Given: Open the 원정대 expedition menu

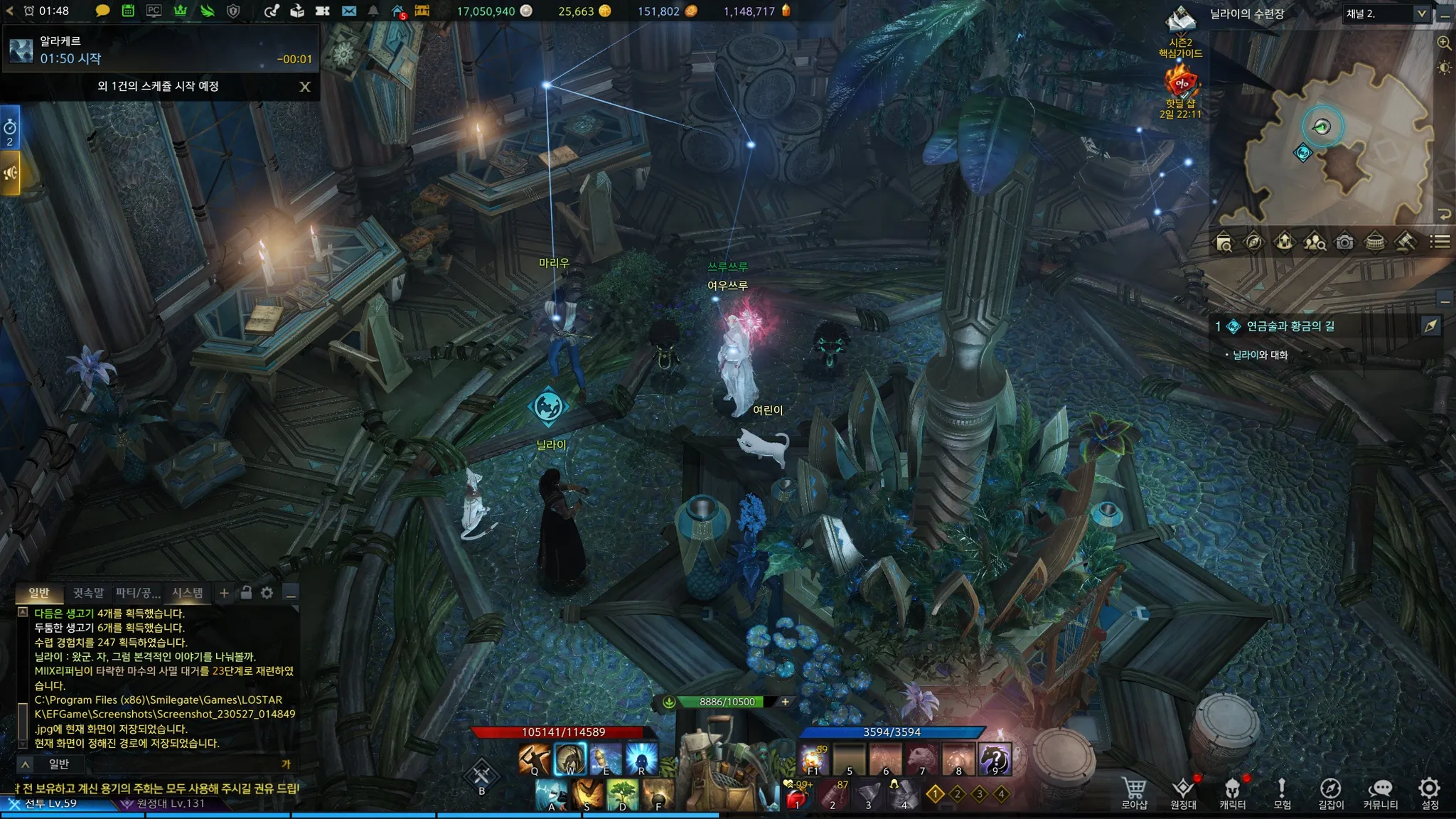Looking at the screenshot, I should coord(1184,792).
